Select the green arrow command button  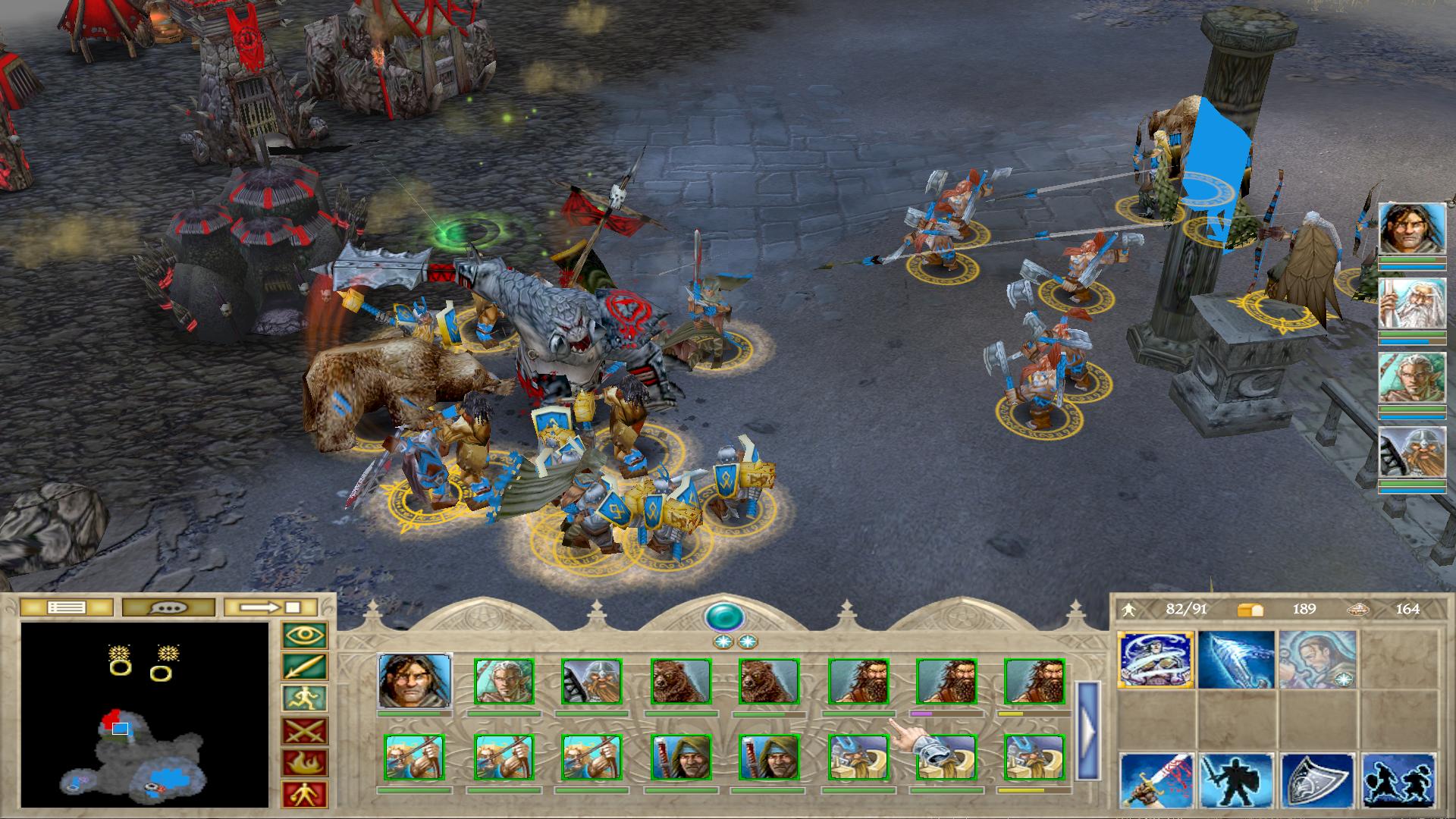(304, 667)
